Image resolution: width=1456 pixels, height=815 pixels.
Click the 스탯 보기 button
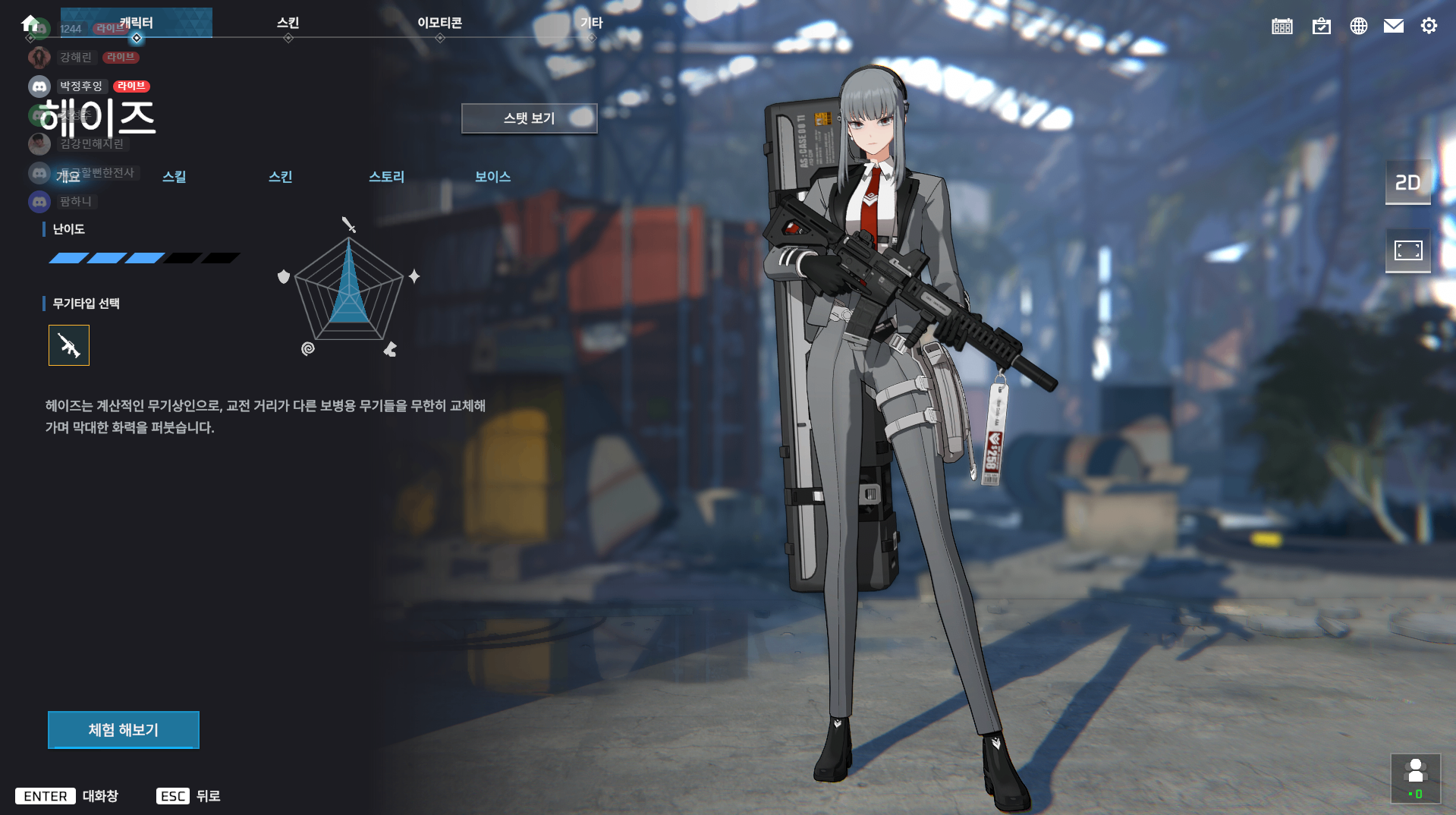coord(529,118)
